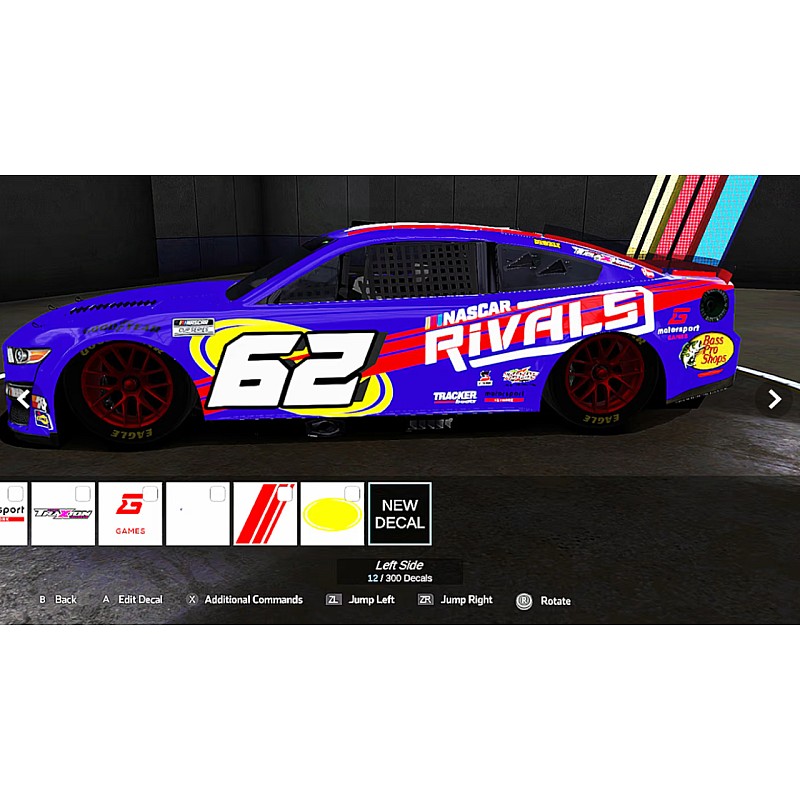The width and height of the screenshot is (800, 800).
Task: Add a new decal
Action: (x=399, y=514)
